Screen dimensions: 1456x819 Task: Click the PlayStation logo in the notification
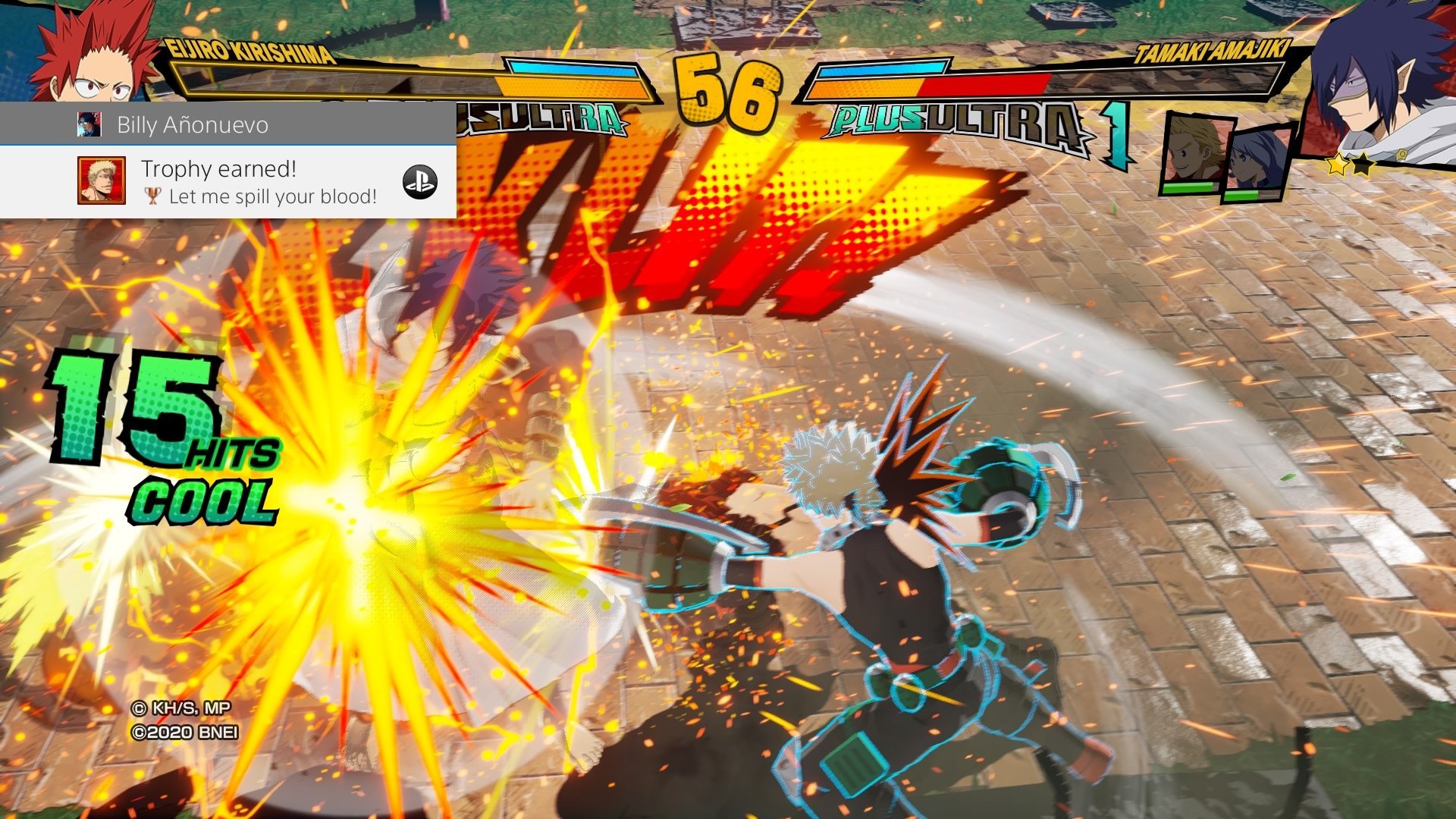[x=419, y=182]
